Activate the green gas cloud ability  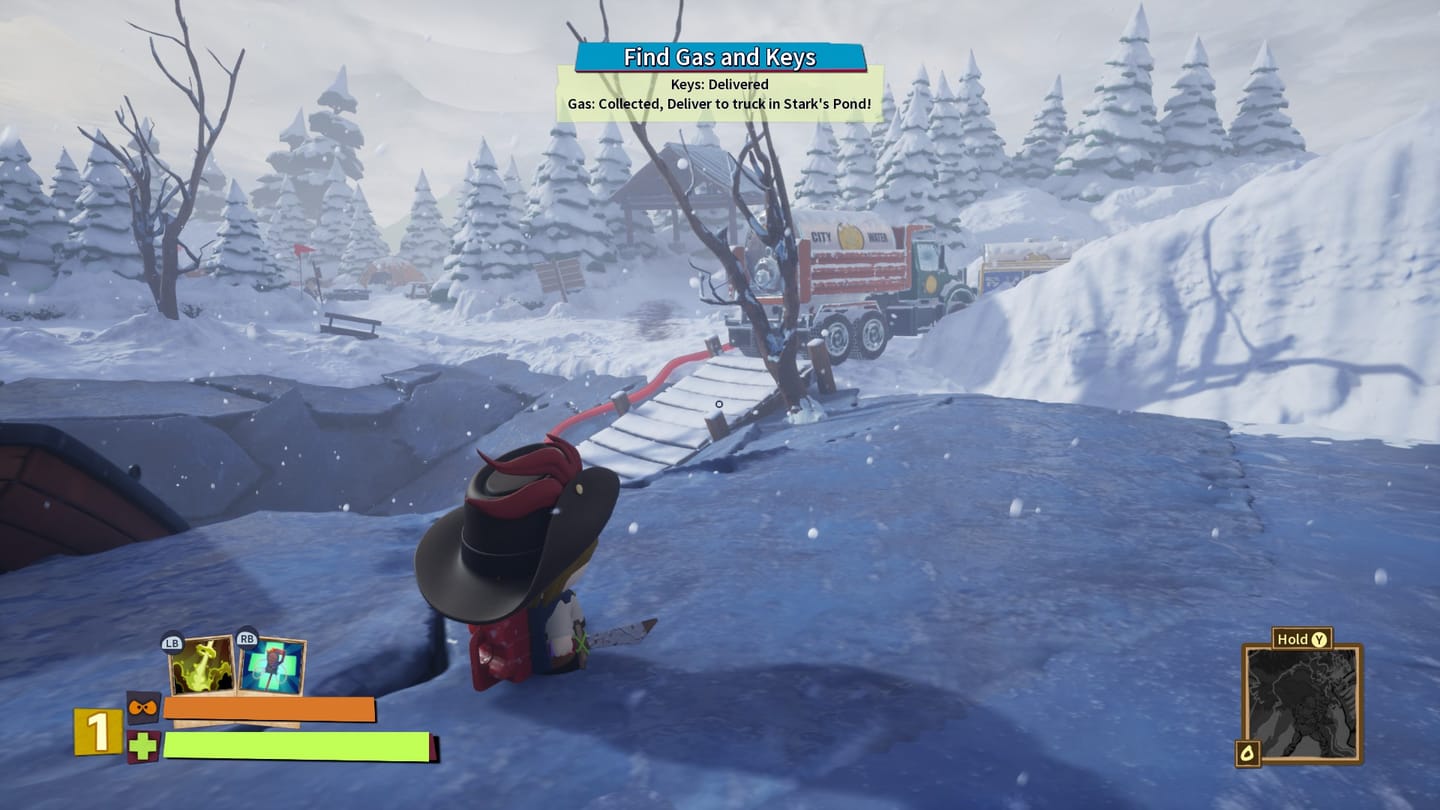click(203, 665)
